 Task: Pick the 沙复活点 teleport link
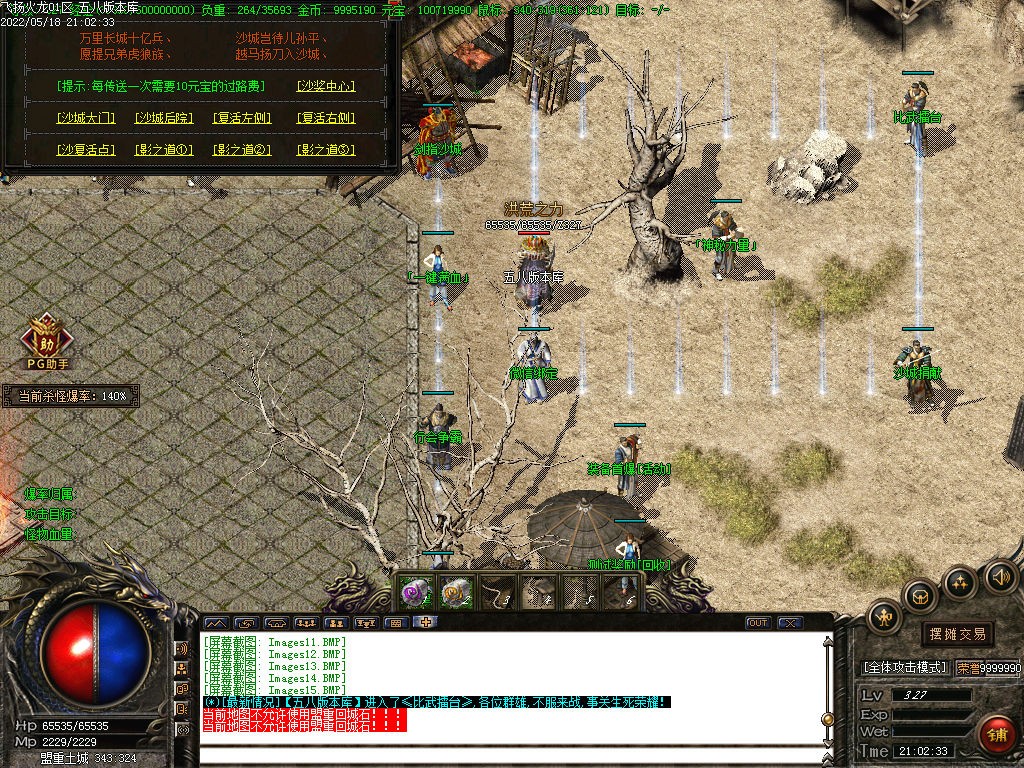pyautogui.click(x=85, y=150)
